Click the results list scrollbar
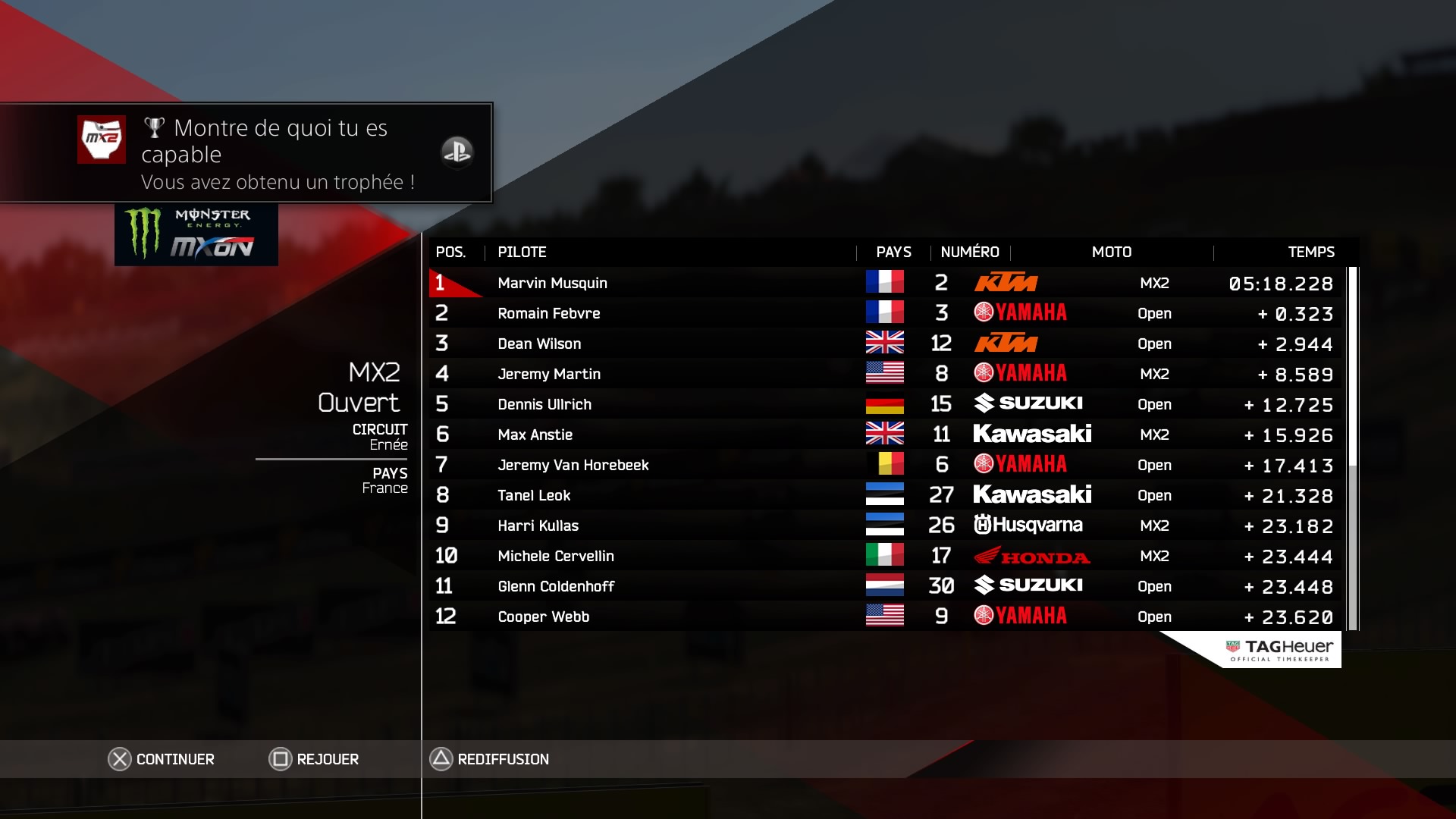Image resolution: width=1456 pixels, height=819 pixels. [x=1353, y=447]
